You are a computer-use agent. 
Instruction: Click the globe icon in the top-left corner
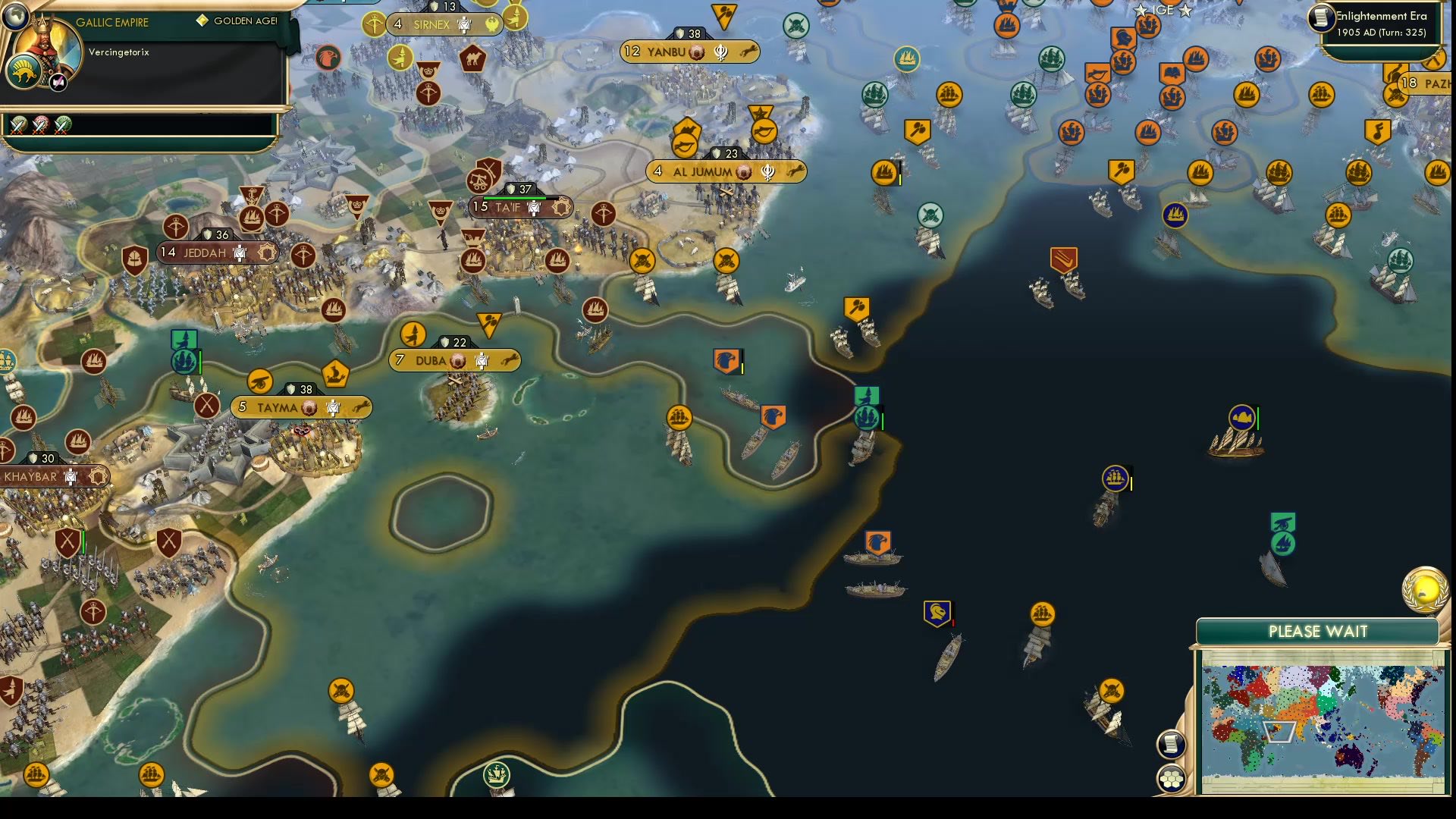[x=17, y=17]
